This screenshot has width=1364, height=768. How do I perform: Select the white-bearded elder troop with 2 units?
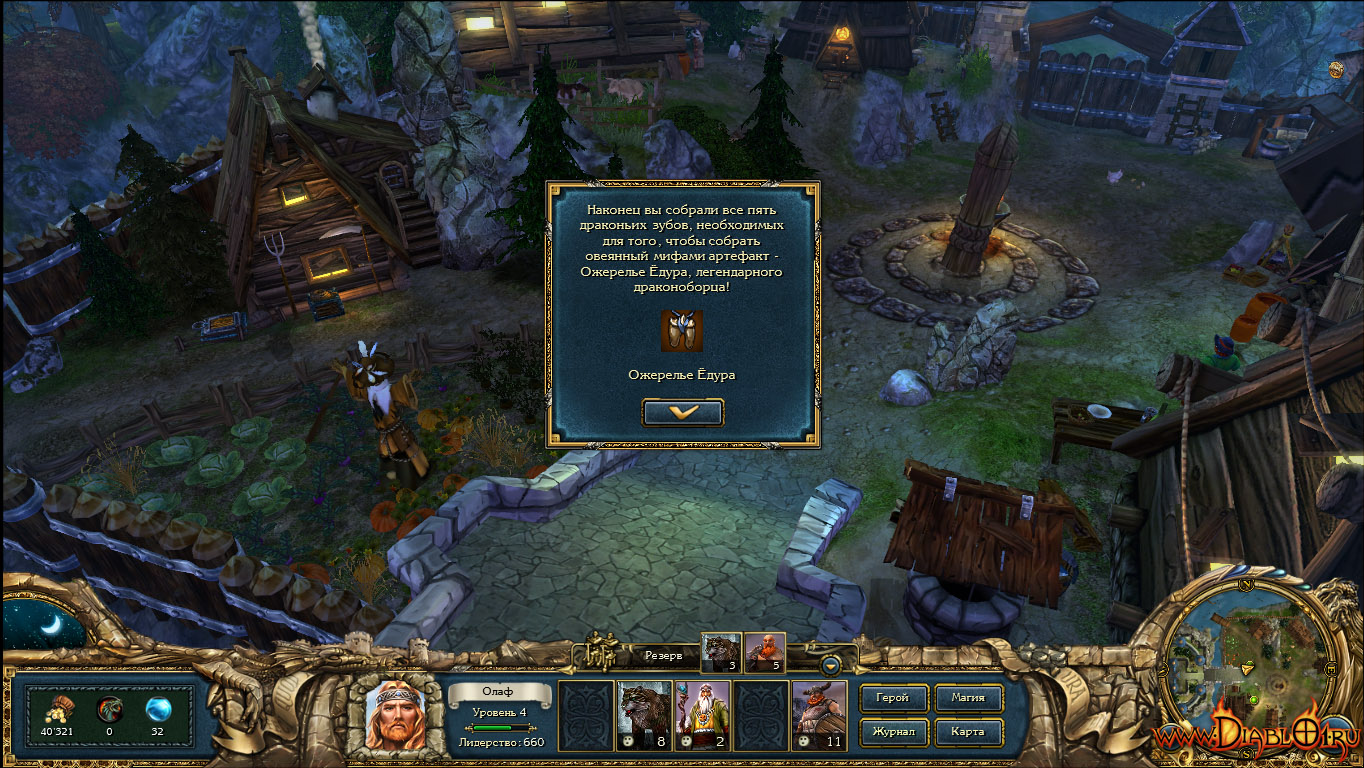click(x=702, y=716)
